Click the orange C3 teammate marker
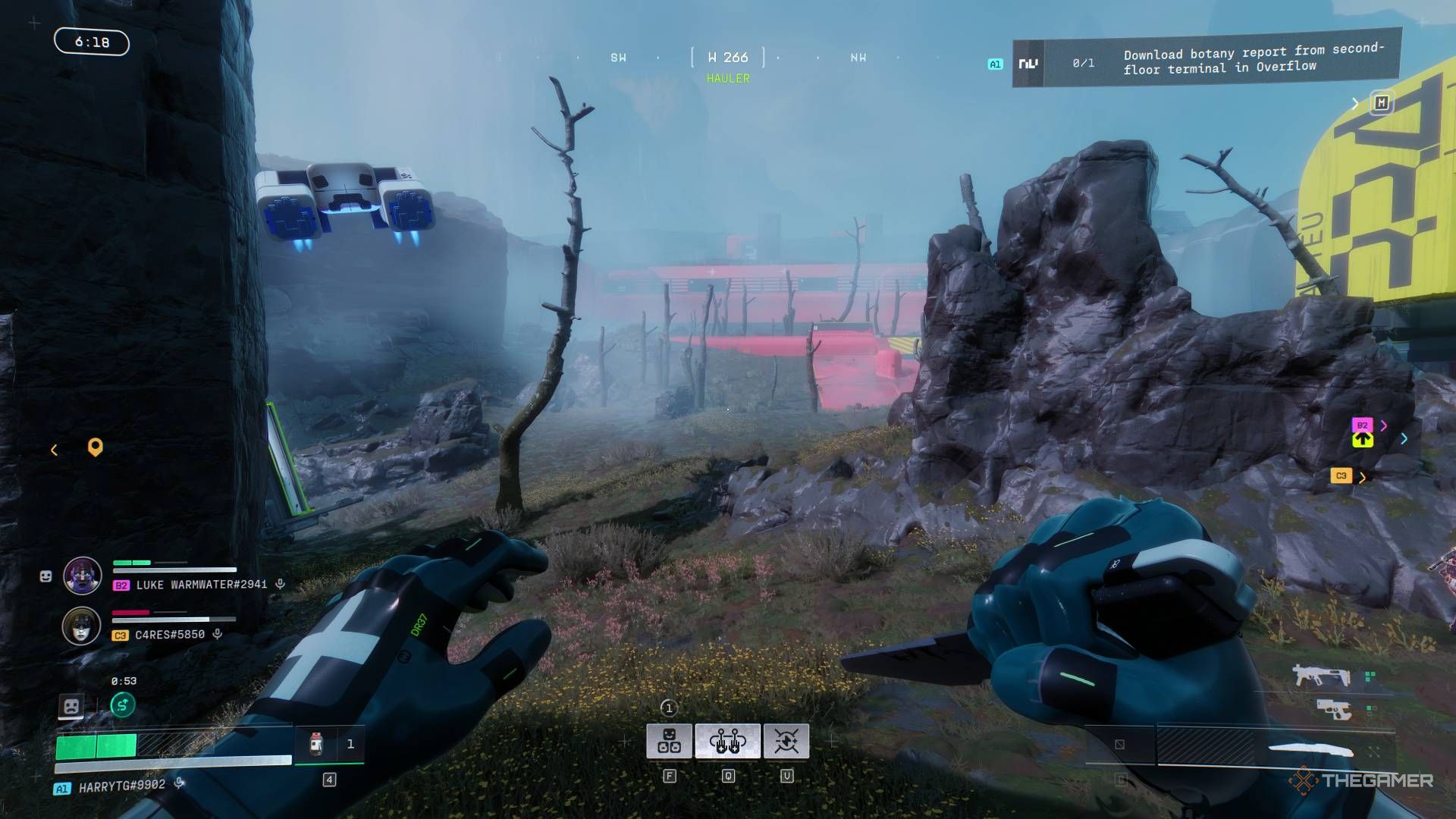 point(1341,476)
